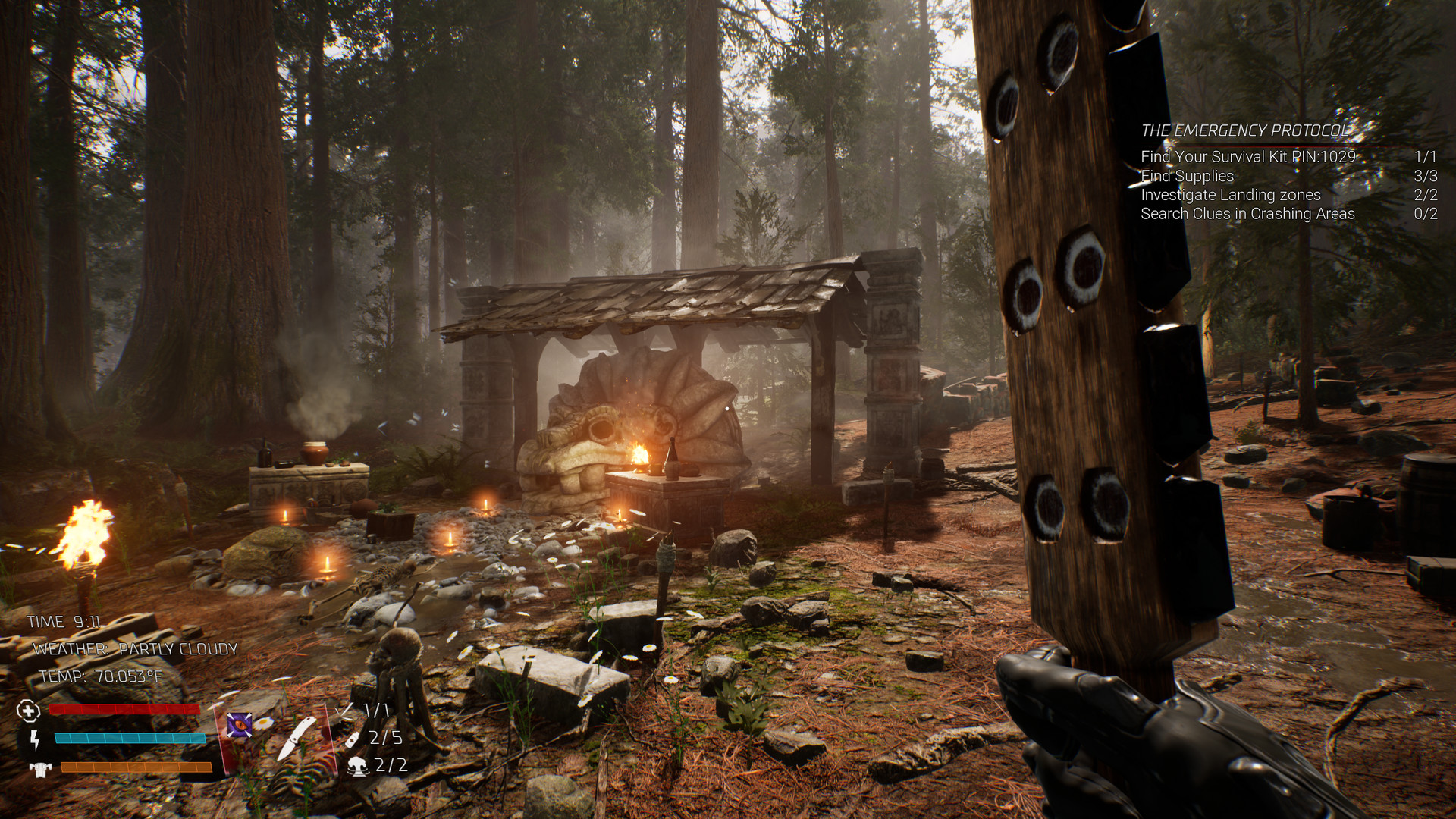The image size is (1456, 819).
Task: Select the pocket knife weapon slot
Action: point(297,736)
